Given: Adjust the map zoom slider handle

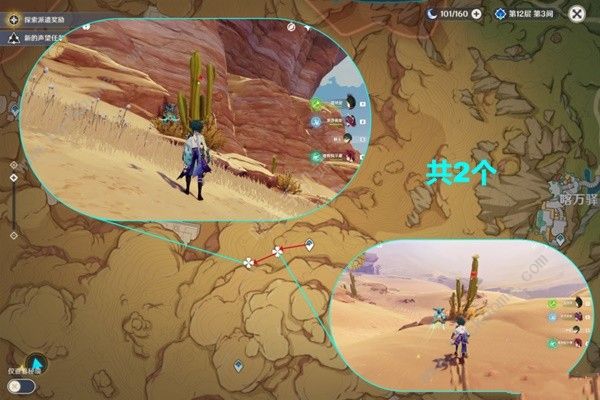Looking at the screenshot, I should click(x=12, y=178).
